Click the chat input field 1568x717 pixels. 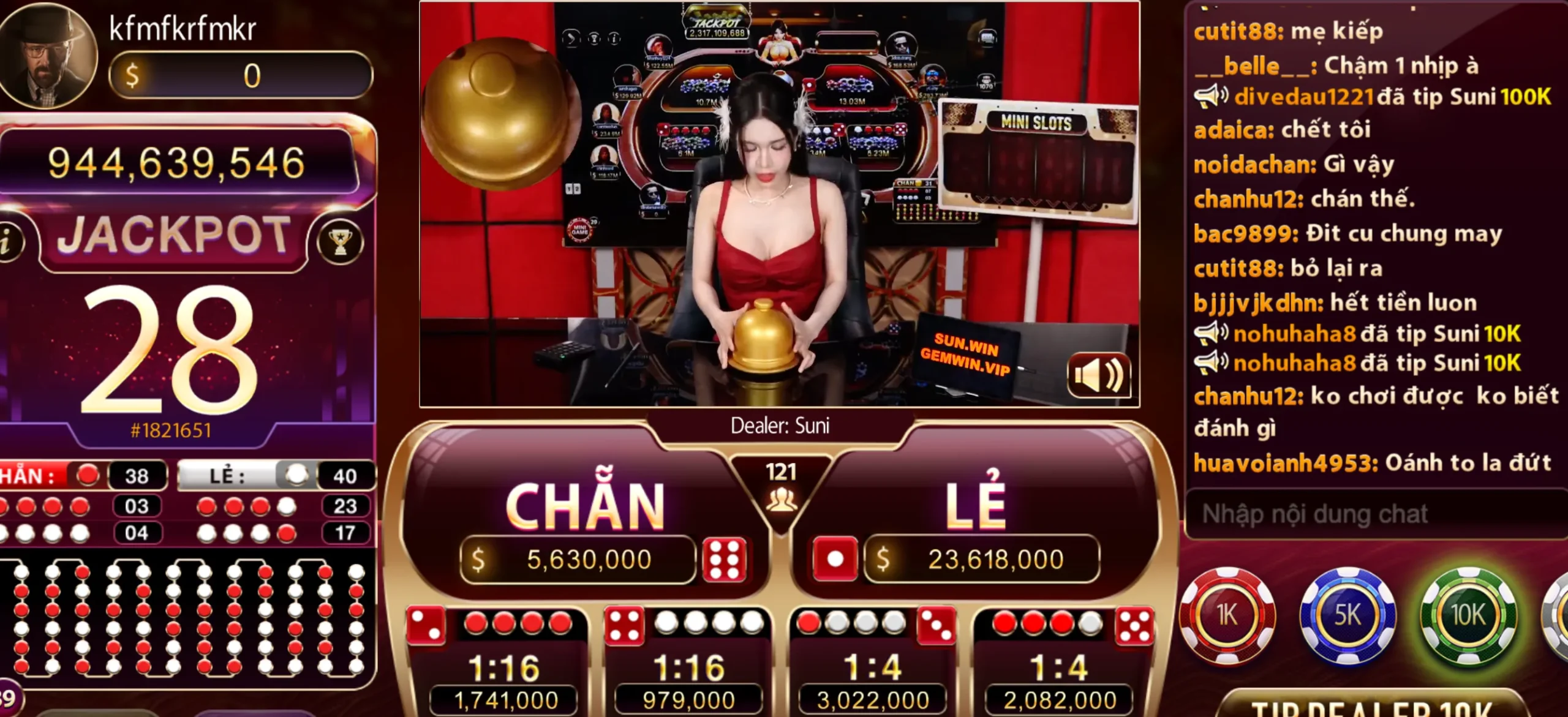[1372, 514]
